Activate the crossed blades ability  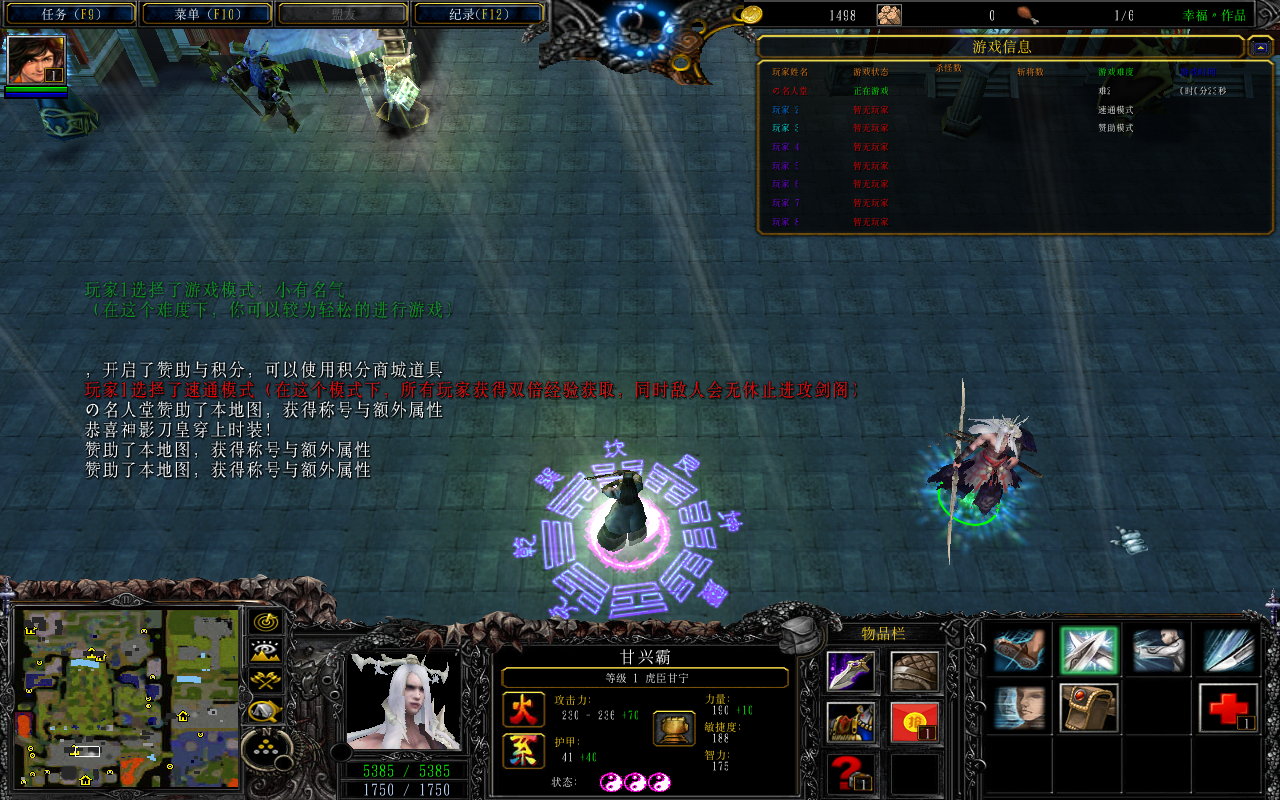click(x=1088, y=651)
